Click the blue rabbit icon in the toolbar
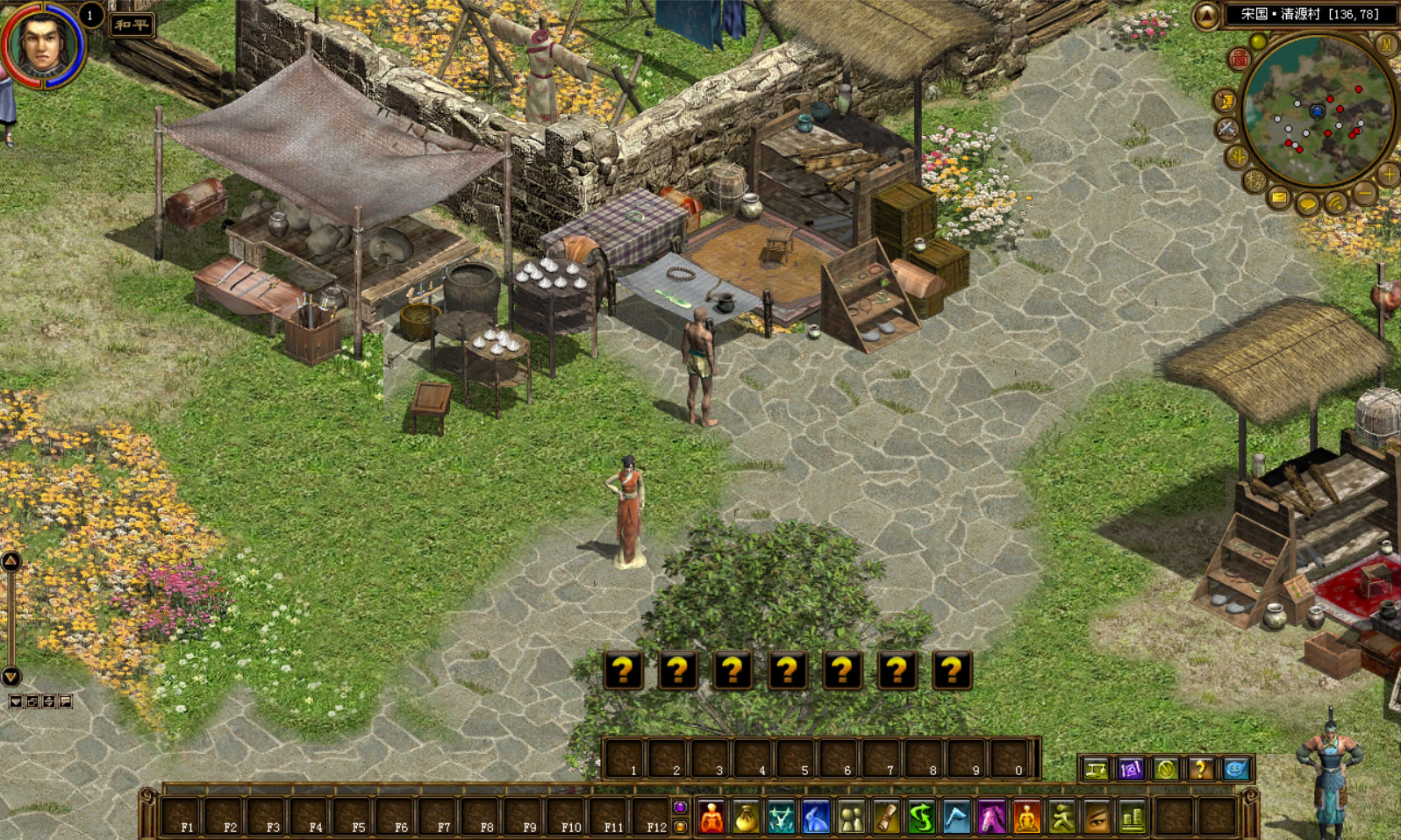1401x840 pixels. (816, 818)
